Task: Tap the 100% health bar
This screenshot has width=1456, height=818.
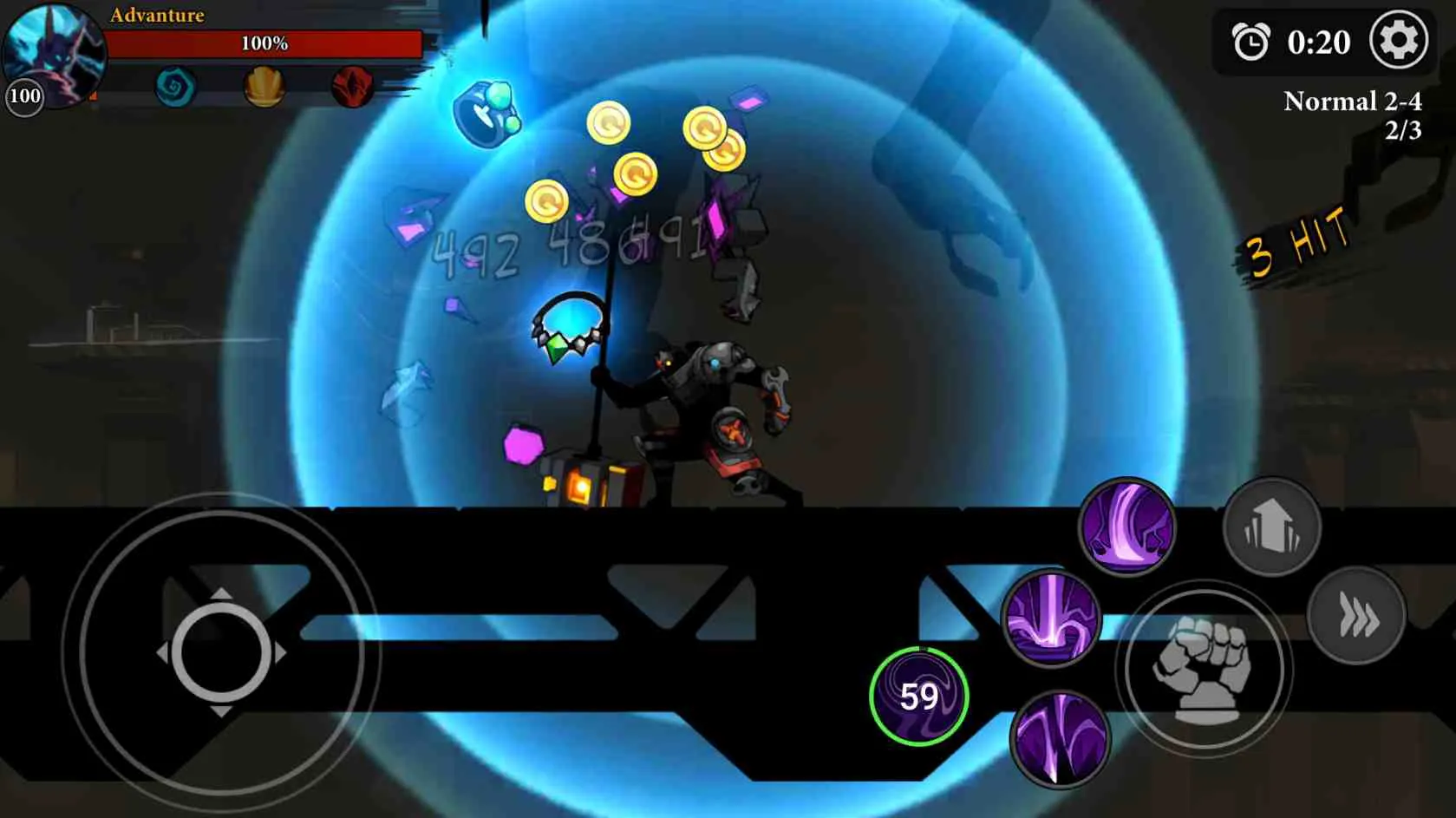Action: click(264, 43)
